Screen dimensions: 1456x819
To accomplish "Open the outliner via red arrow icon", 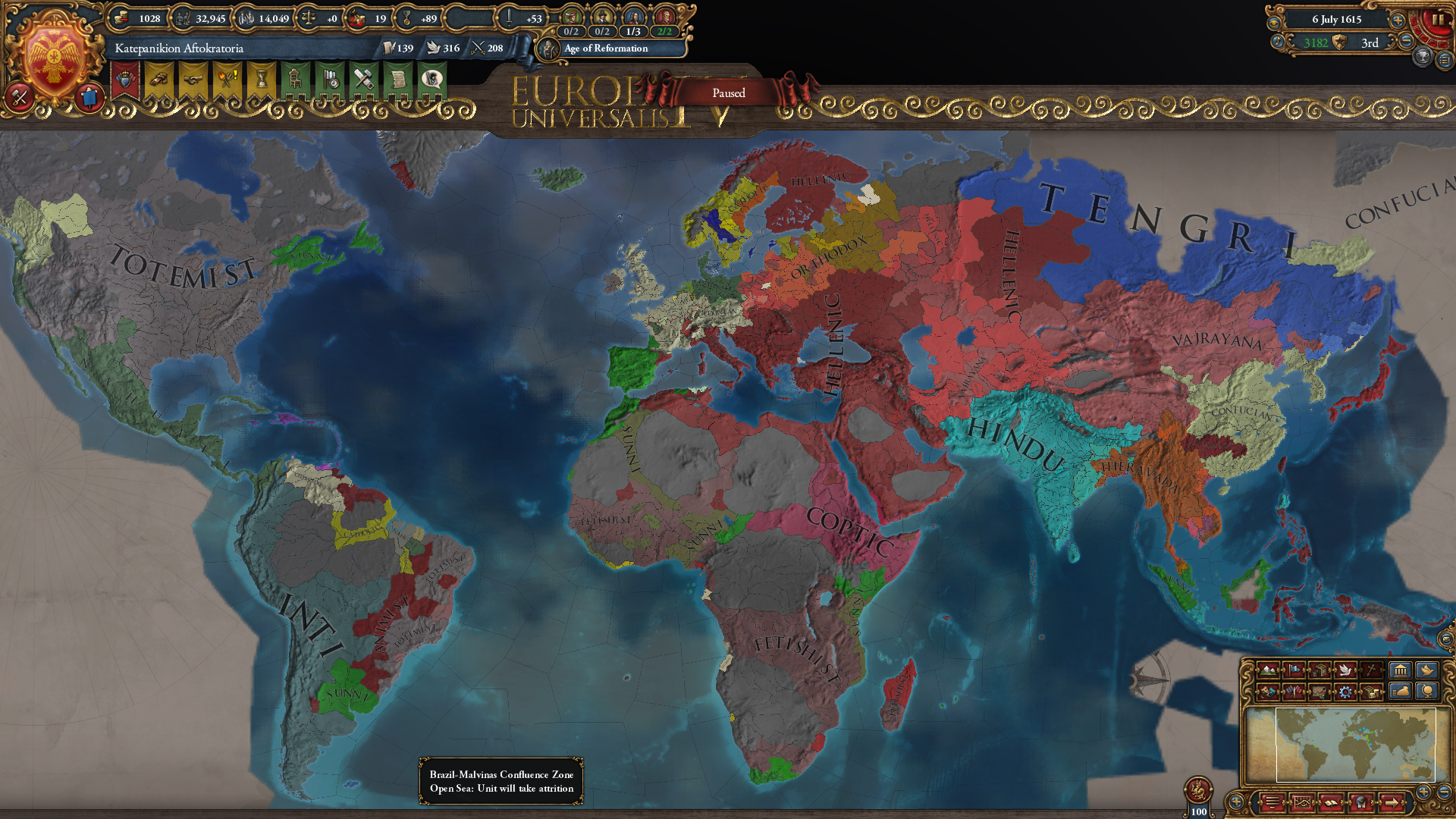I will coord(1392,802).
